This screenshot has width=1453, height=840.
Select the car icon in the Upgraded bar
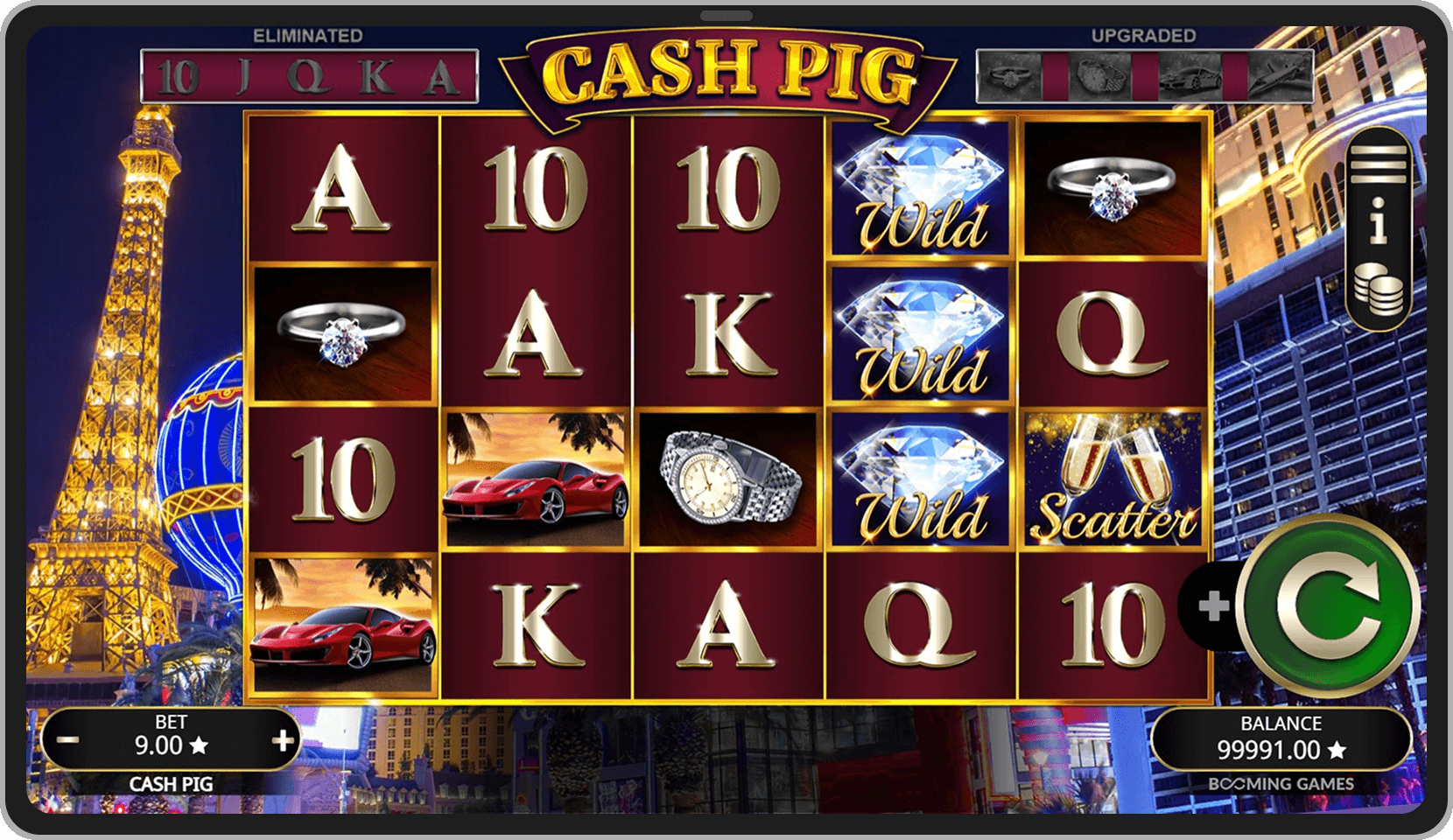pos(1190,77)
